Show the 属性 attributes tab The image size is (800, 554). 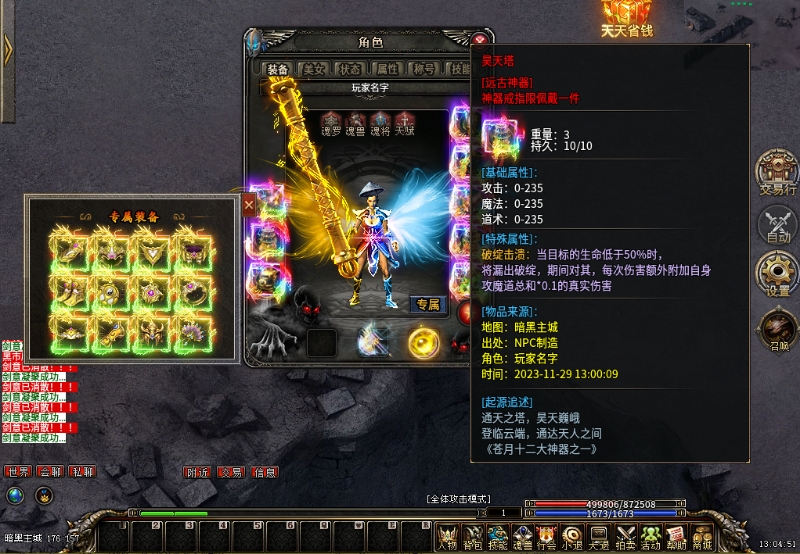coord(386,69)
